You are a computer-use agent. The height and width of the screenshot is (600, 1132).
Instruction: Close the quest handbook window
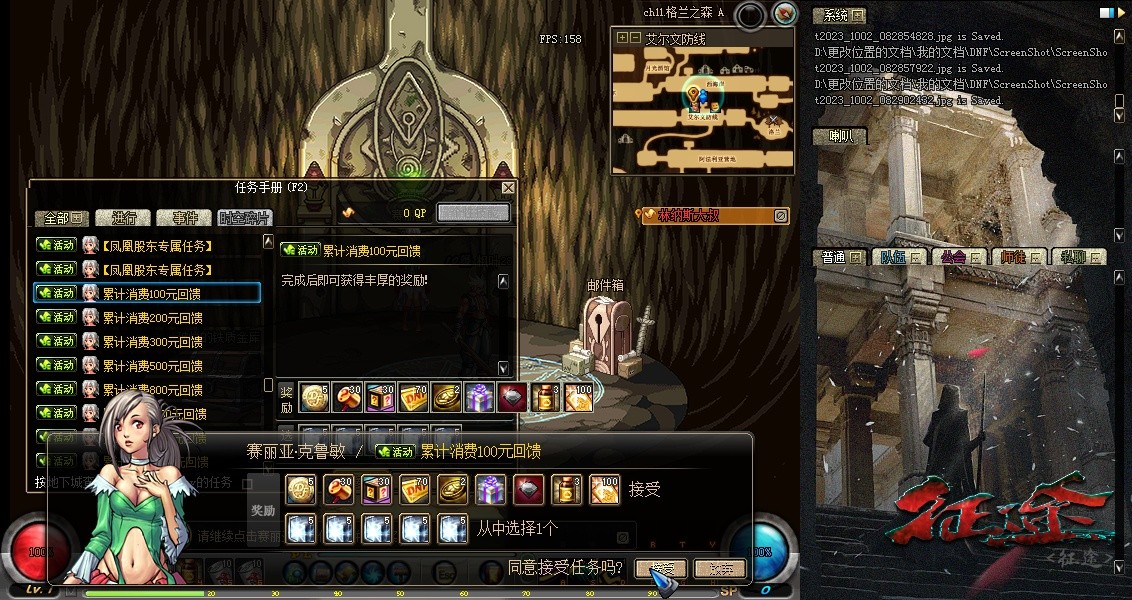tap(508, 188)
